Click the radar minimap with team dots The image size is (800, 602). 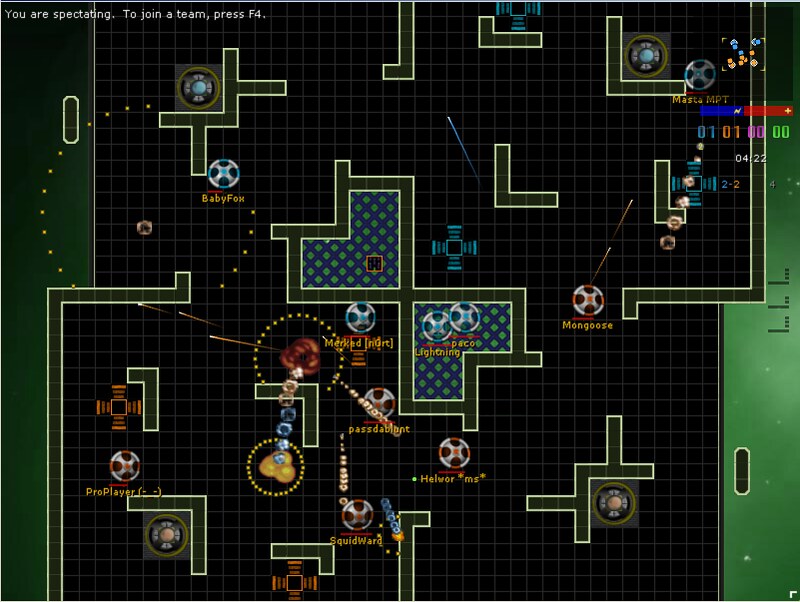[742, 53]
